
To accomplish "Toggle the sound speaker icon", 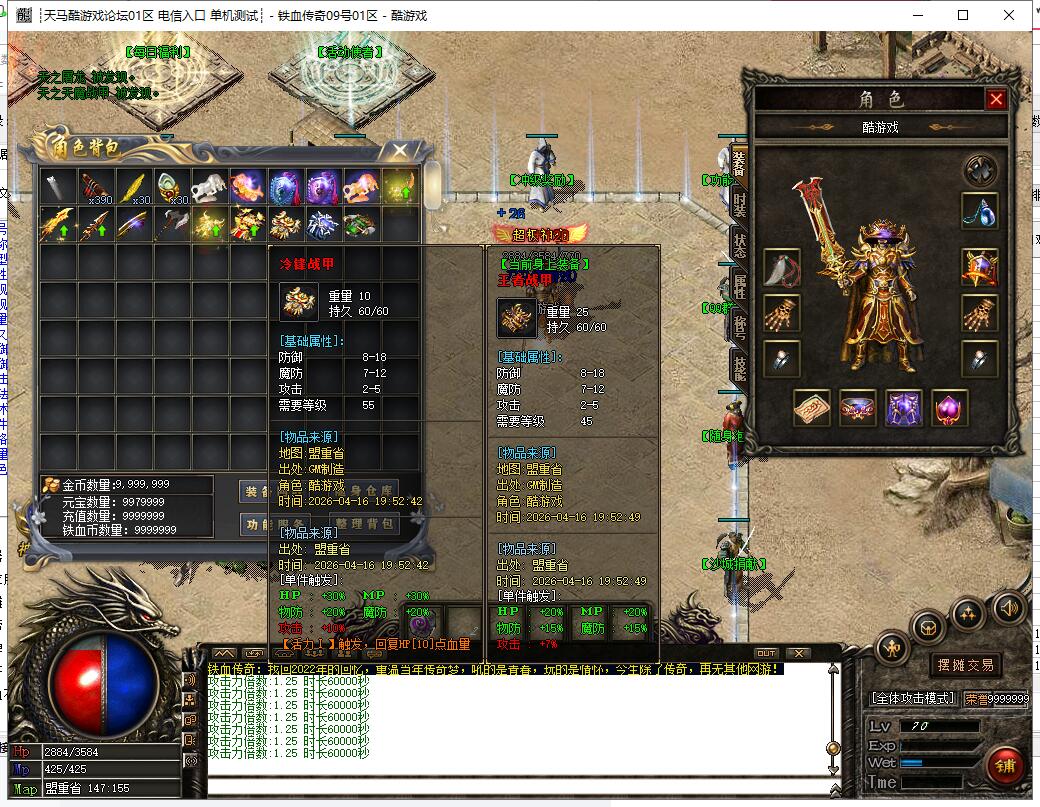I will [x=1008, y=606].
